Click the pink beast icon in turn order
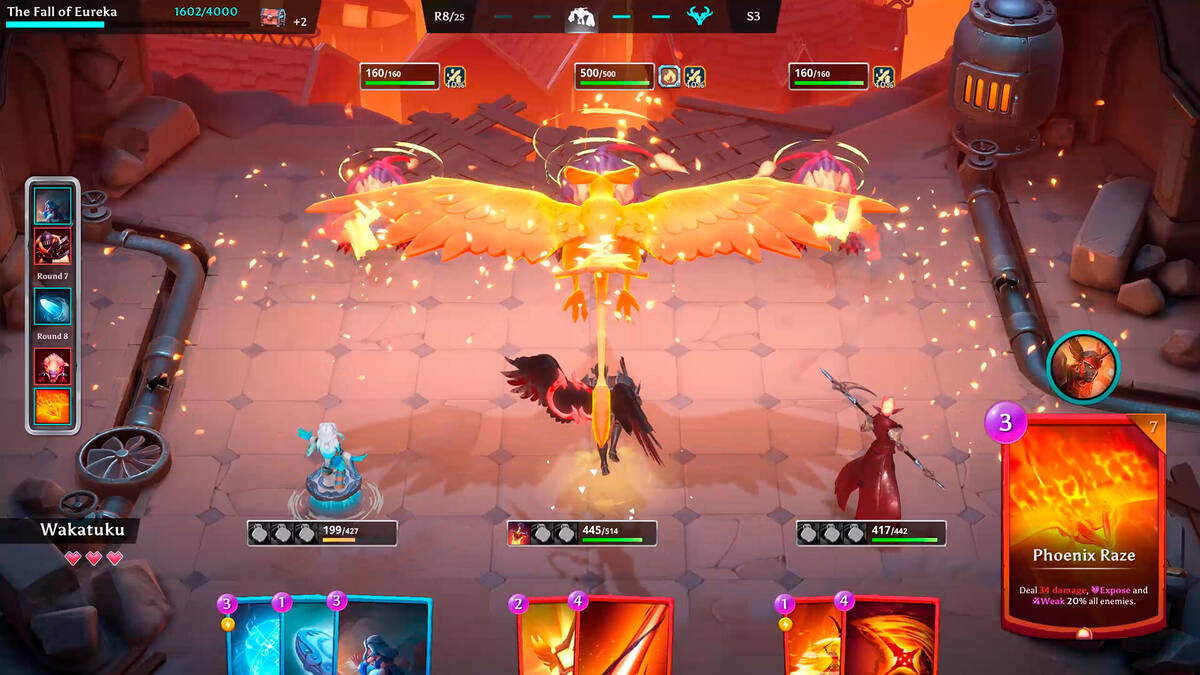This screenshot has height=675, width=1200. (53, 367)
